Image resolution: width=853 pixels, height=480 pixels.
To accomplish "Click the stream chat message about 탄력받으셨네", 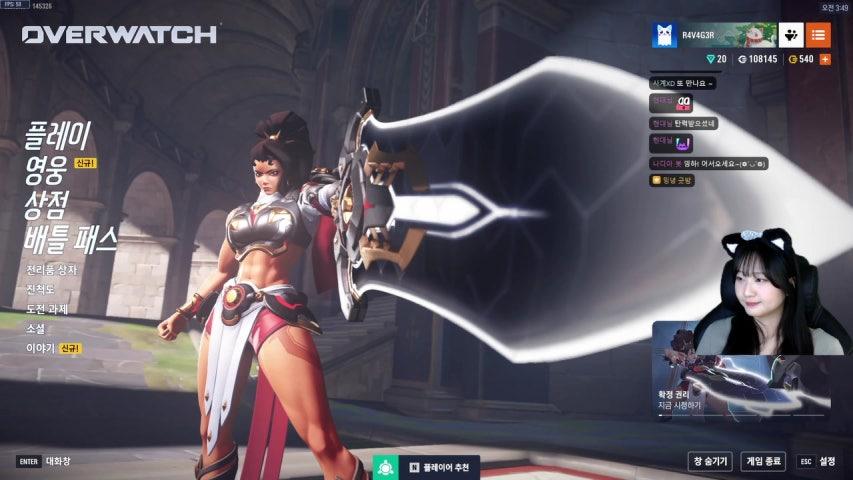I will 683,123.
